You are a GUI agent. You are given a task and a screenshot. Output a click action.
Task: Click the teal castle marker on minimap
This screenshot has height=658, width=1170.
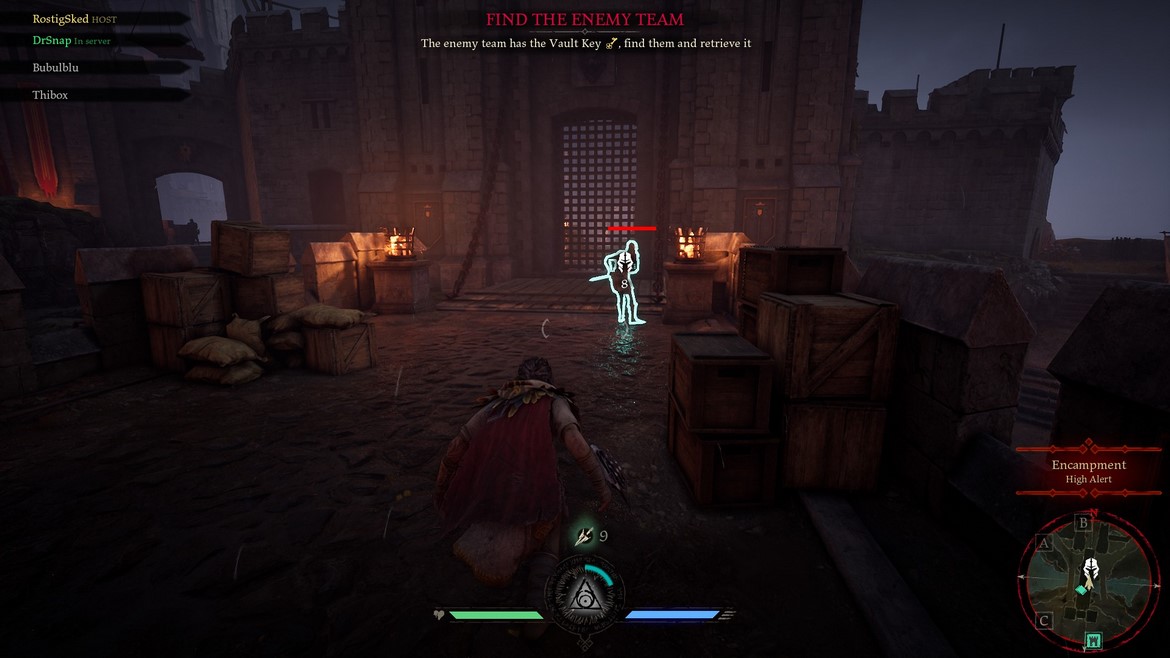click(x=1093, y=639)
